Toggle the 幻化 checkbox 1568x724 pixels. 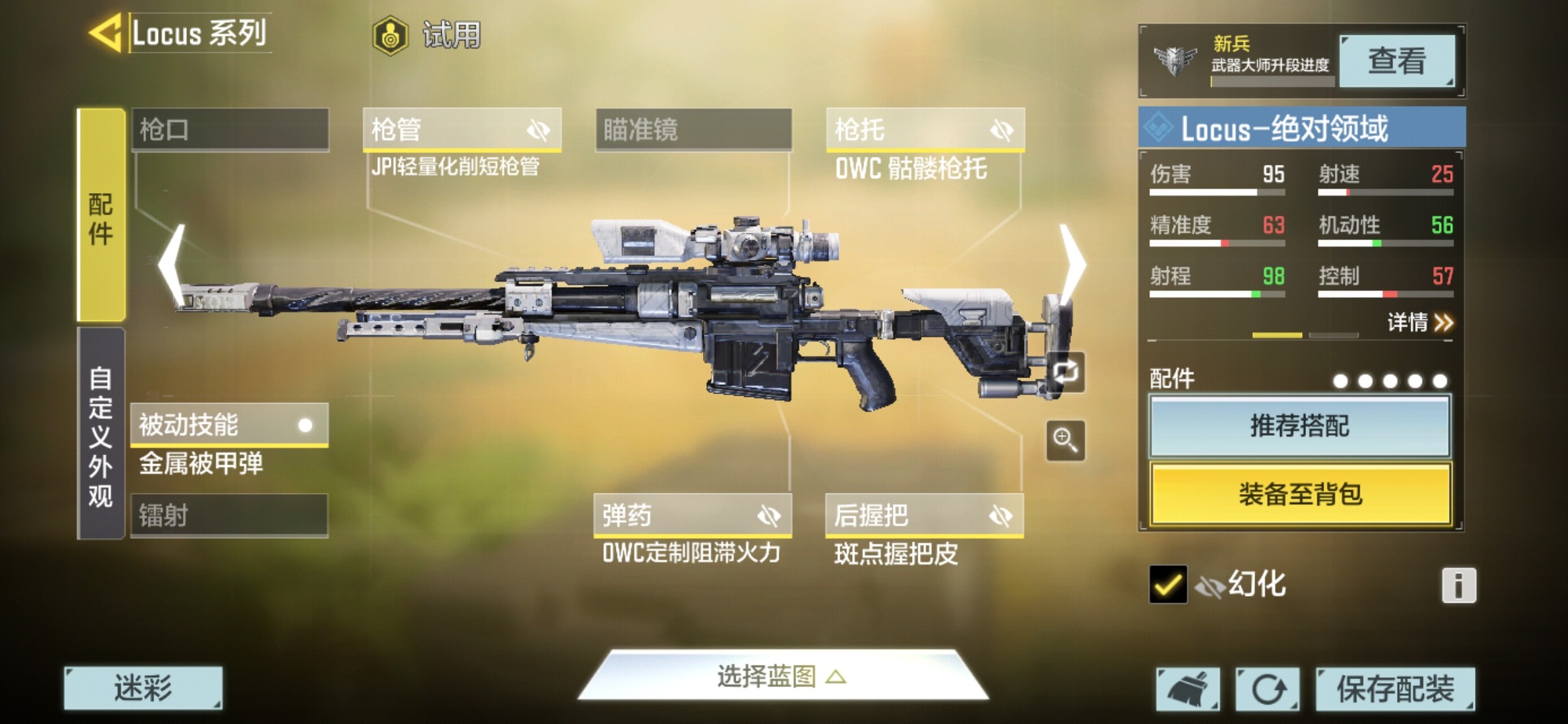(1167, 585)
